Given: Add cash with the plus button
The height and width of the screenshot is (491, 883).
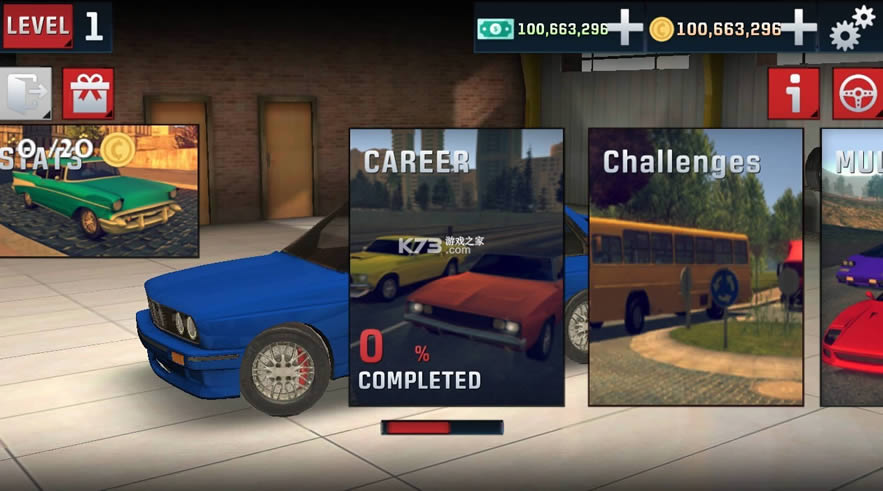Looking at the screenshot, I should coord(625,27).
